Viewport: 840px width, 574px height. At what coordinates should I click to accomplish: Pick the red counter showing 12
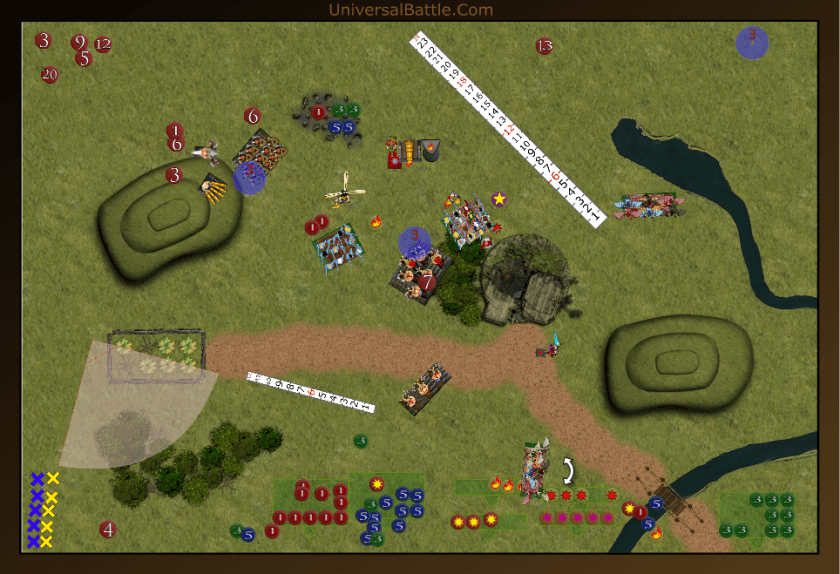pos(103,45)
